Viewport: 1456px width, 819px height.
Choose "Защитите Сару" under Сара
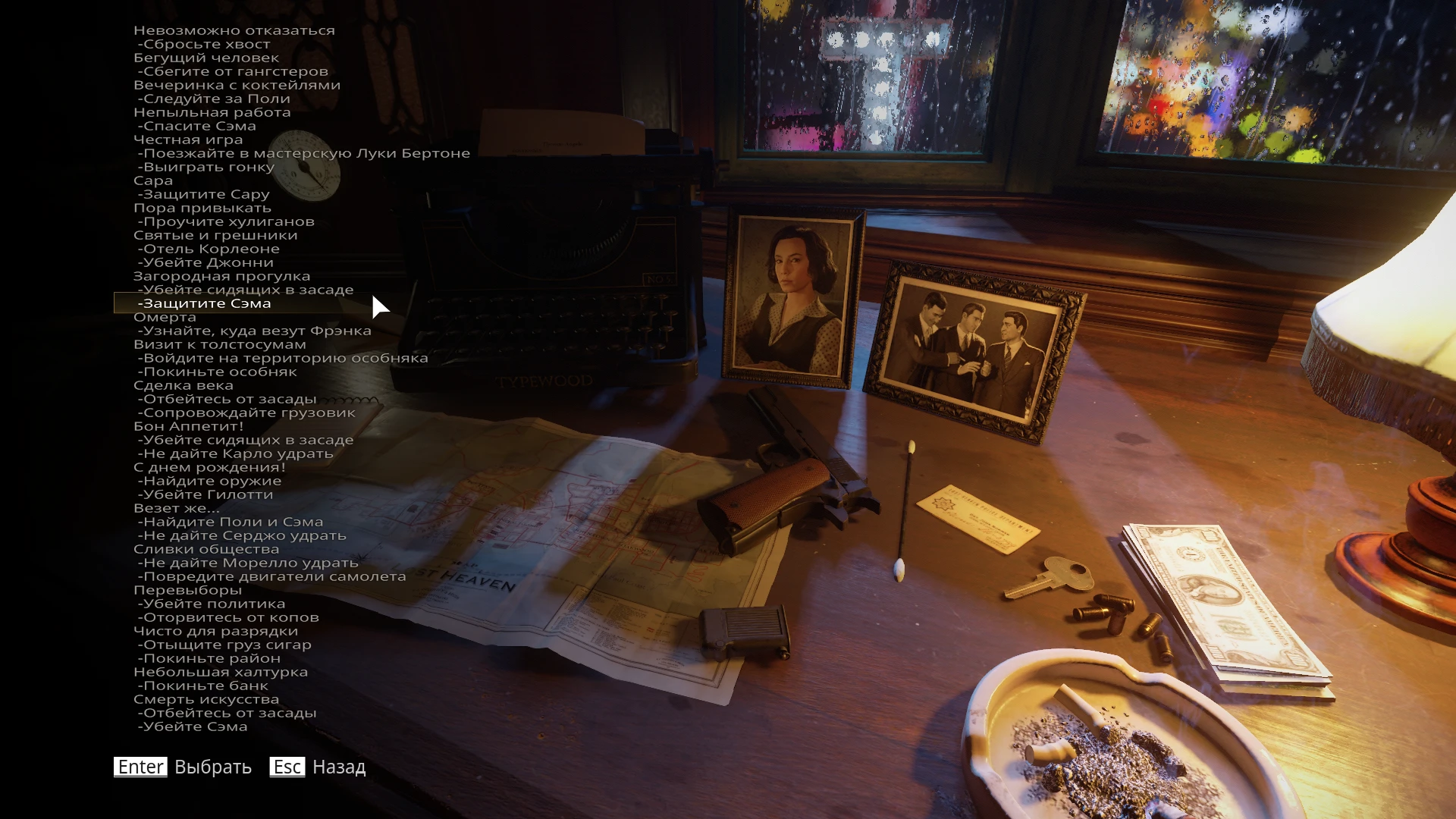click(202, 195)
